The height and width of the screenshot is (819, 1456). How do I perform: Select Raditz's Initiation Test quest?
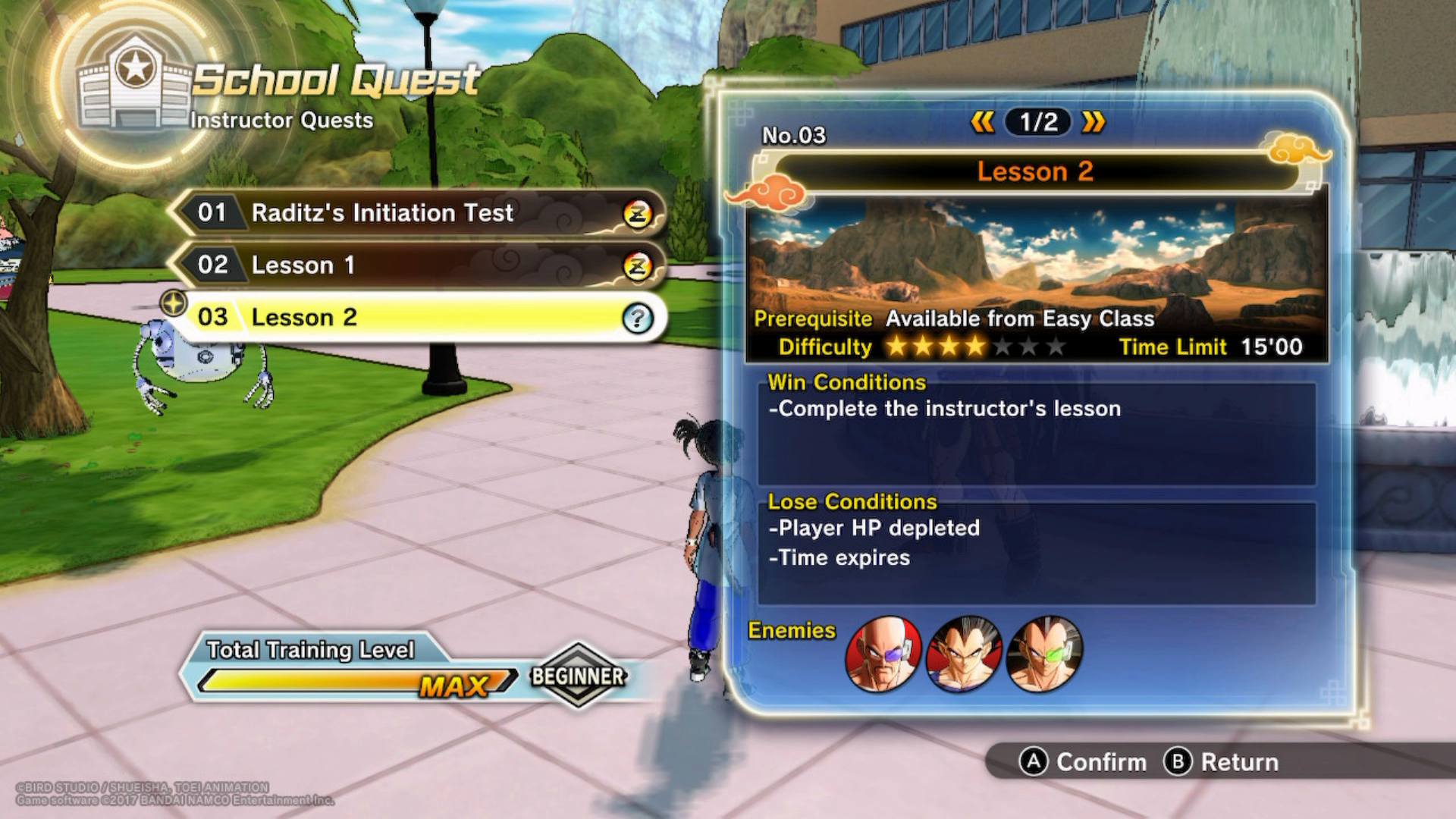(x=417, y=213)
